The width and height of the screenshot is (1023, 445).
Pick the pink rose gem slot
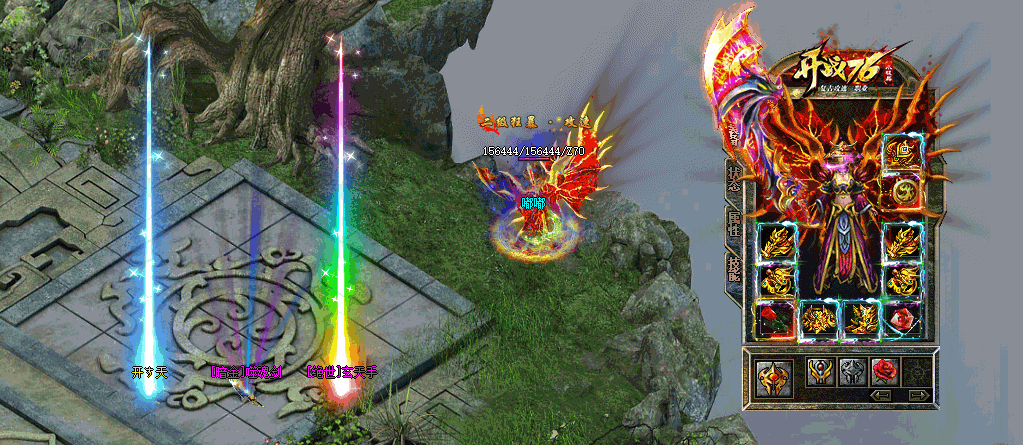point(903,319)
